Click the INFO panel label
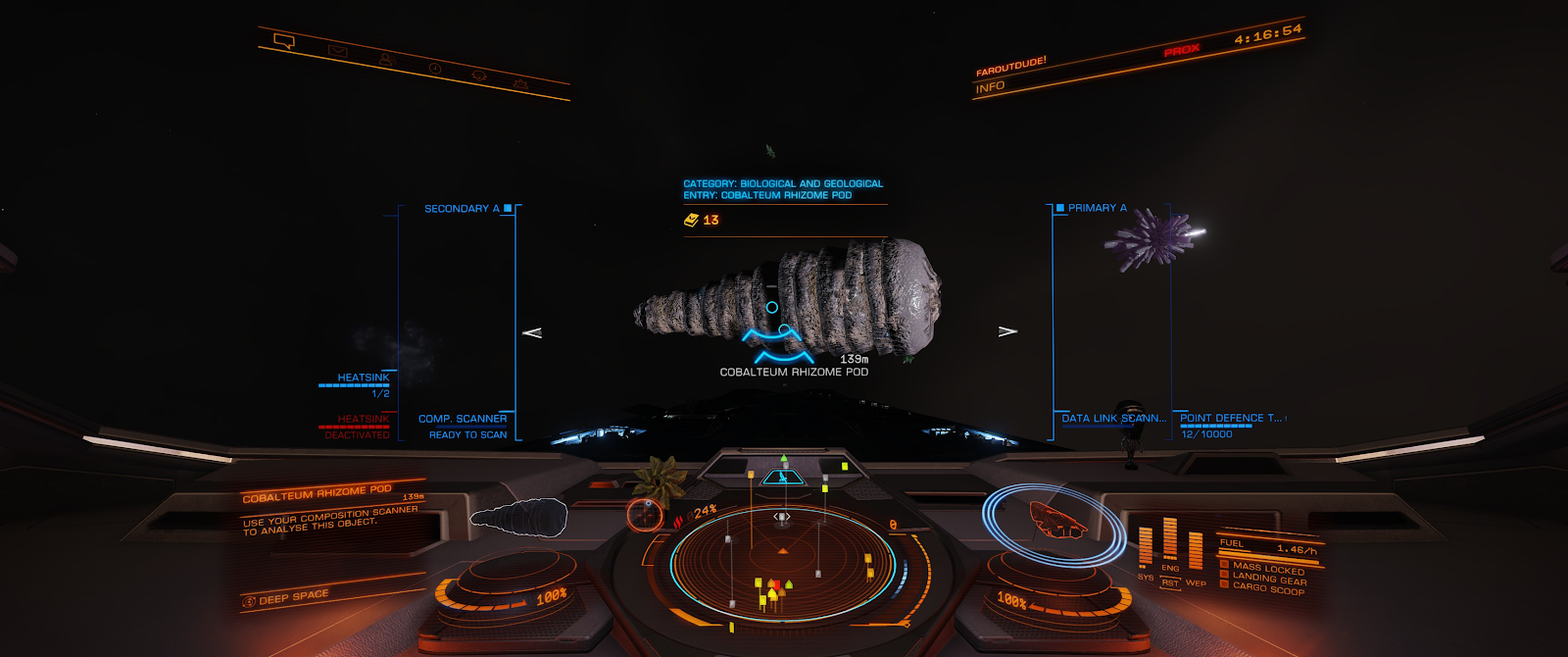Screen dimensions: 1568x657 990,87
